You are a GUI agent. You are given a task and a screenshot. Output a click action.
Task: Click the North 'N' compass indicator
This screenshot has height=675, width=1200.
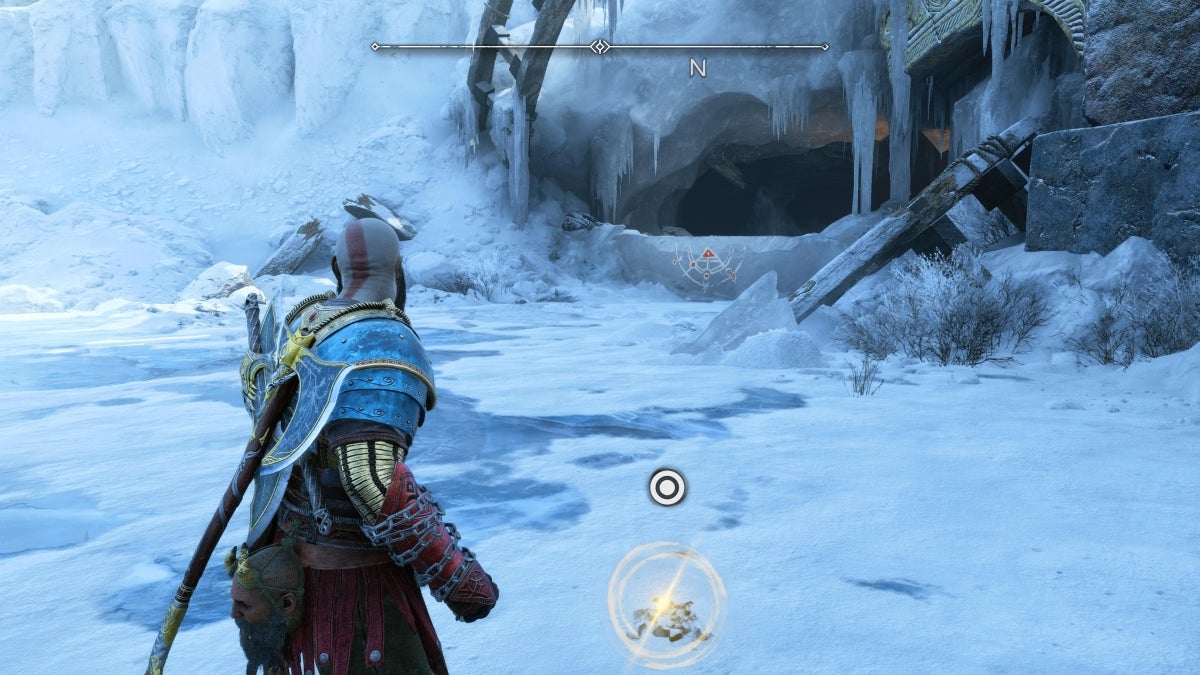697,68
